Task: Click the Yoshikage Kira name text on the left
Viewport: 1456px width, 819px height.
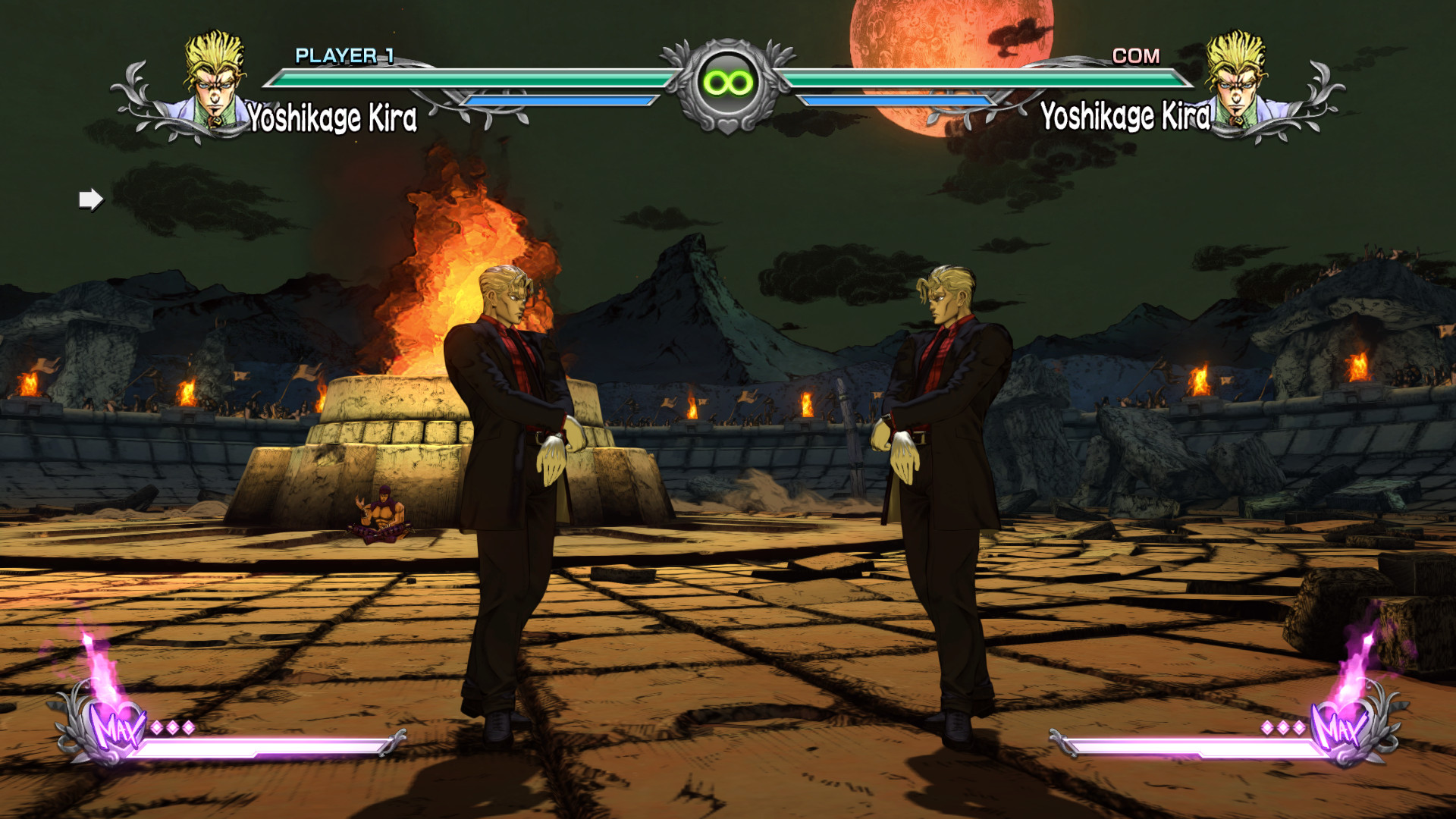Action: pyautogui.click(x=331, y=118)
